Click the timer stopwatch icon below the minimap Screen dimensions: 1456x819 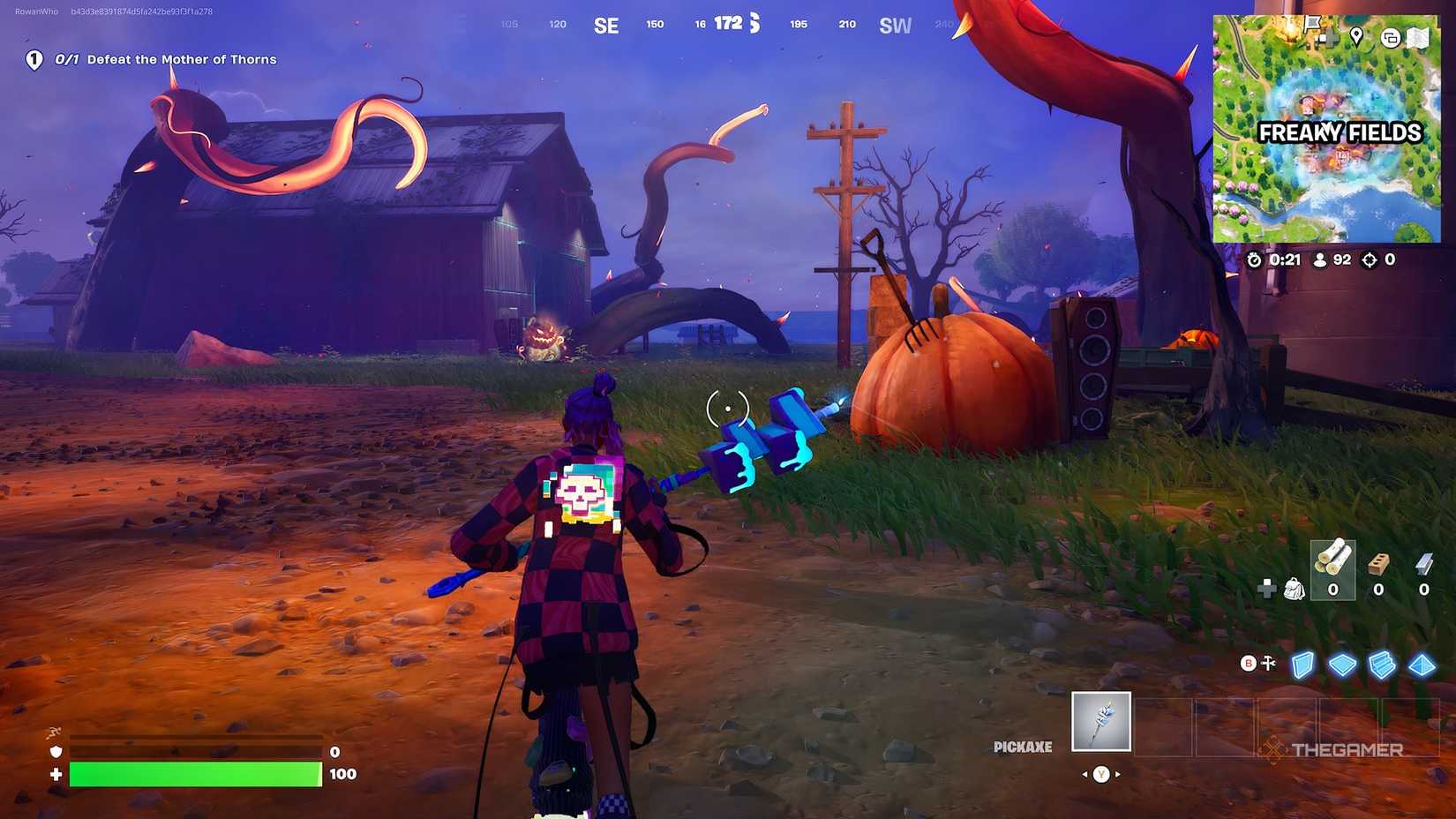click(x=1257, y=259)
